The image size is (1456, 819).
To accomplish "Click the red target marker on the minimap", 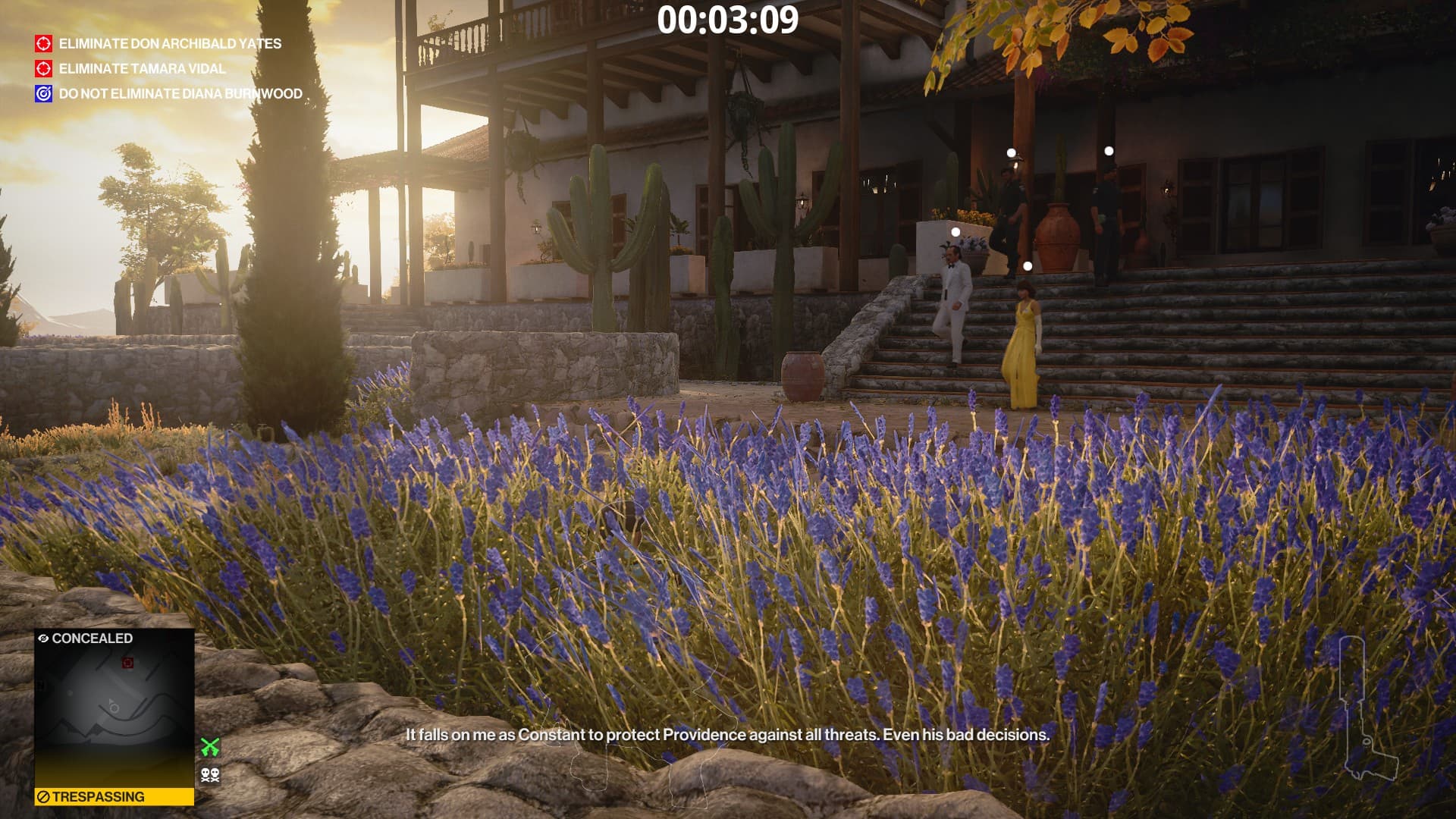I will tap(127, 664).
